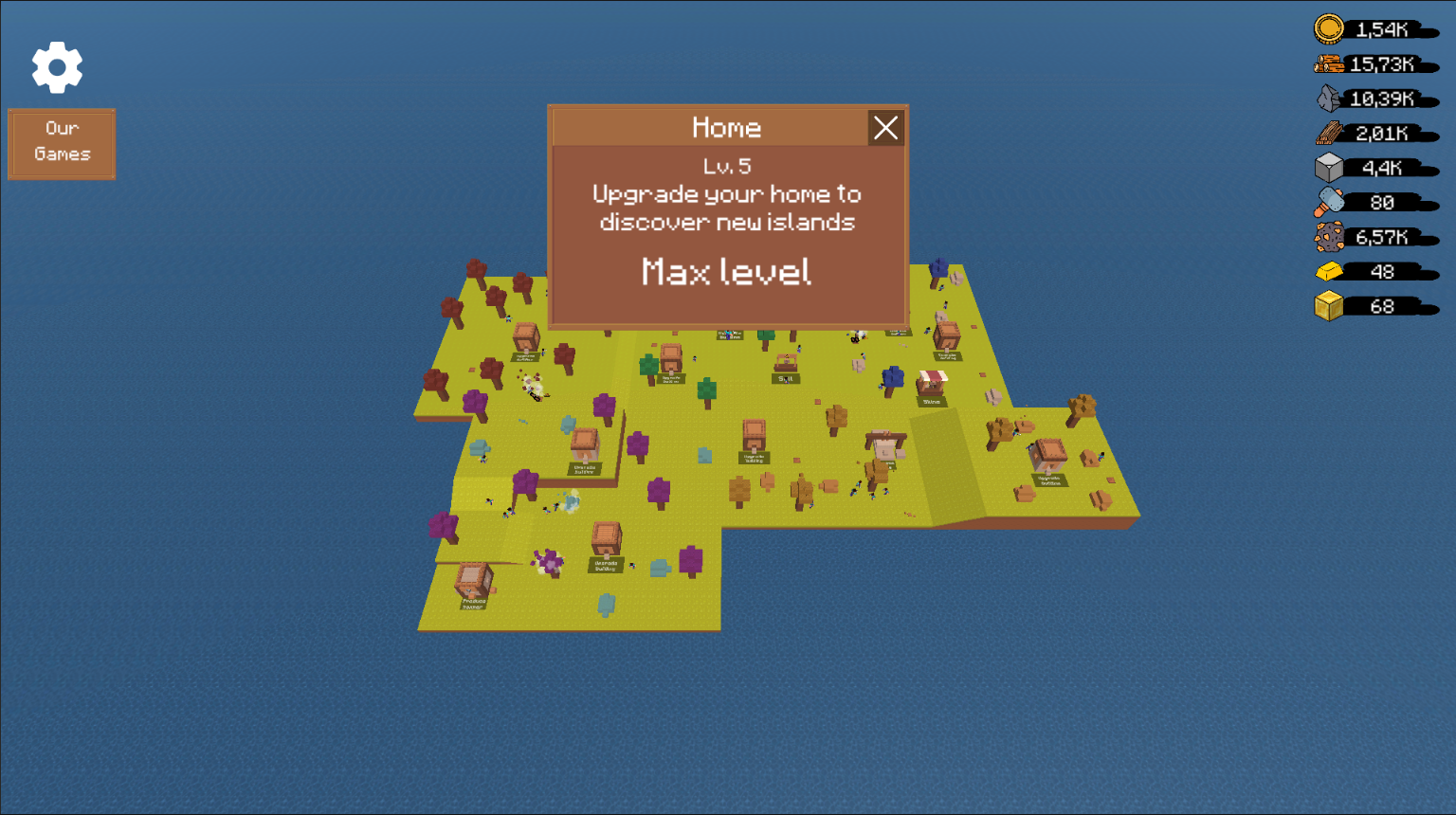Click the Produce Farmer building sign
The width and height of the screenshot is (1456, 815).
pyautogui.click(x=473, y=605)
